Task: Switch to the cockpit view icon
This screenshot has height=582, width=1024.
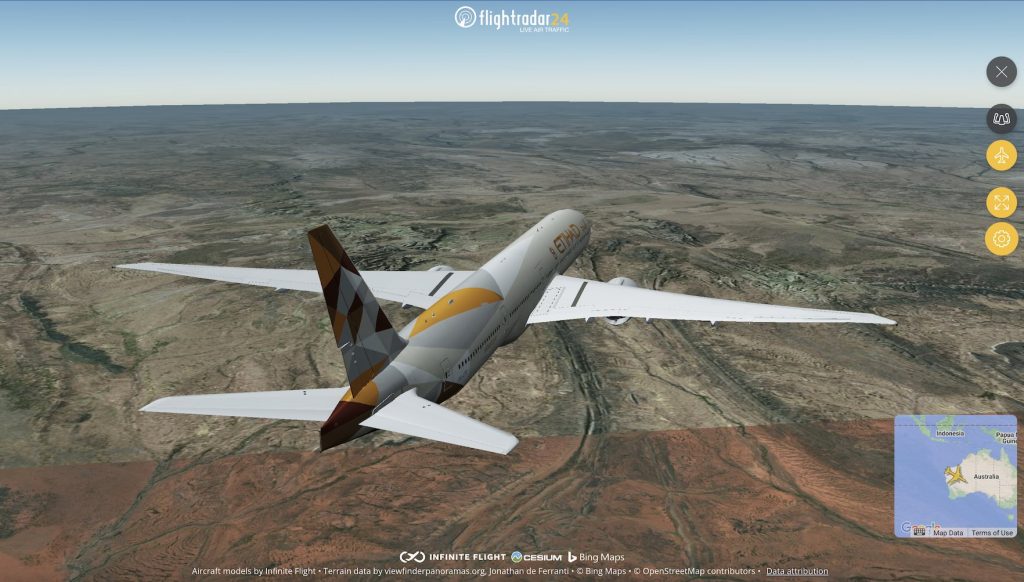Action: (1001, 119)
